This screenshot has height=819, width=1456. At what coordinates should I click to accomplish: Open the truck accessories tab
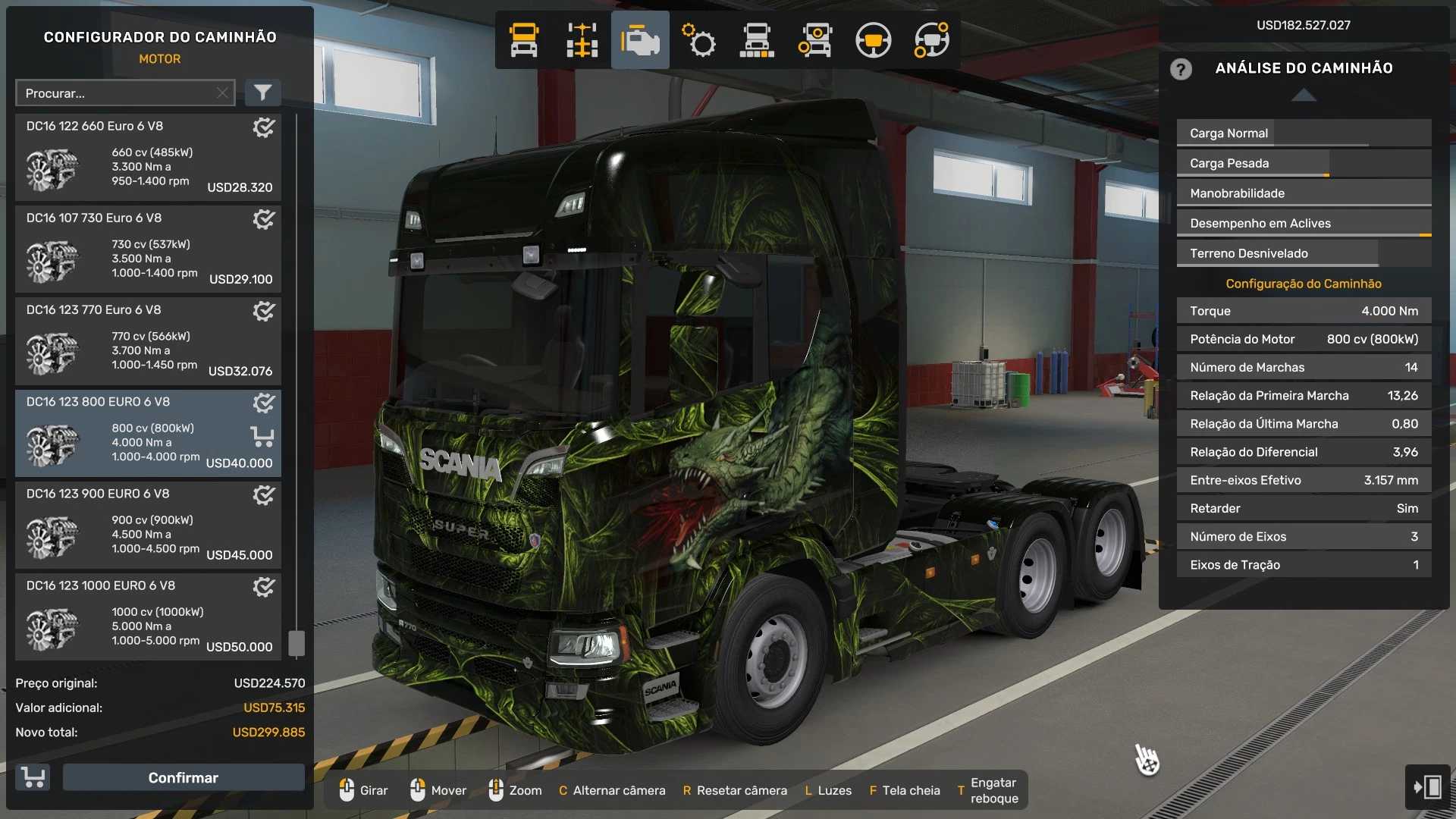coord(814,40)
